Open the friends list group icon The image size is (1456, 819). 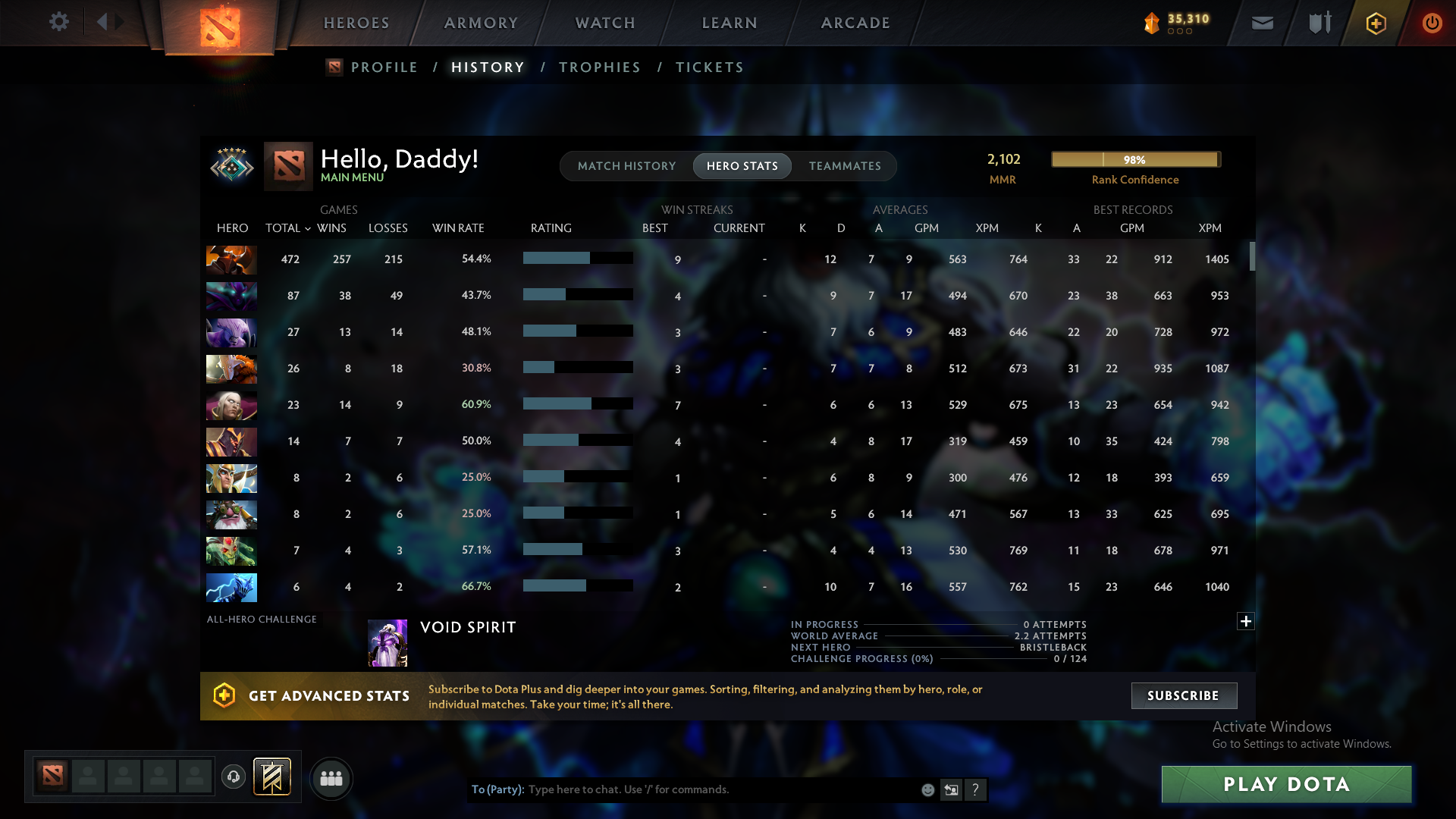click(x=331, y=777)
